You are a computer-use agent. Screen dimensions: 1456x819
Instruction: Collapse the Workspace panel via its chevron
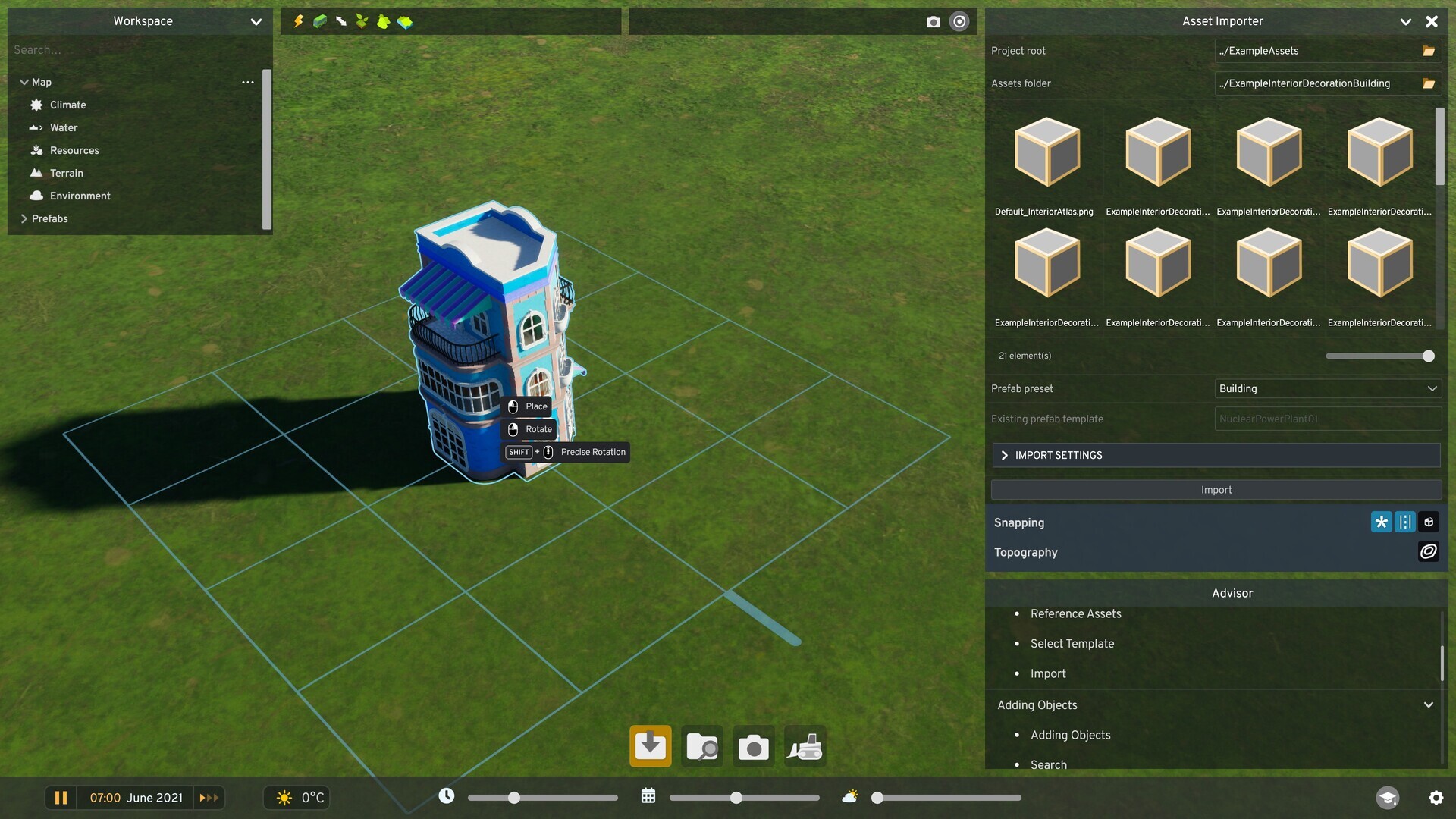coord(256,21)
